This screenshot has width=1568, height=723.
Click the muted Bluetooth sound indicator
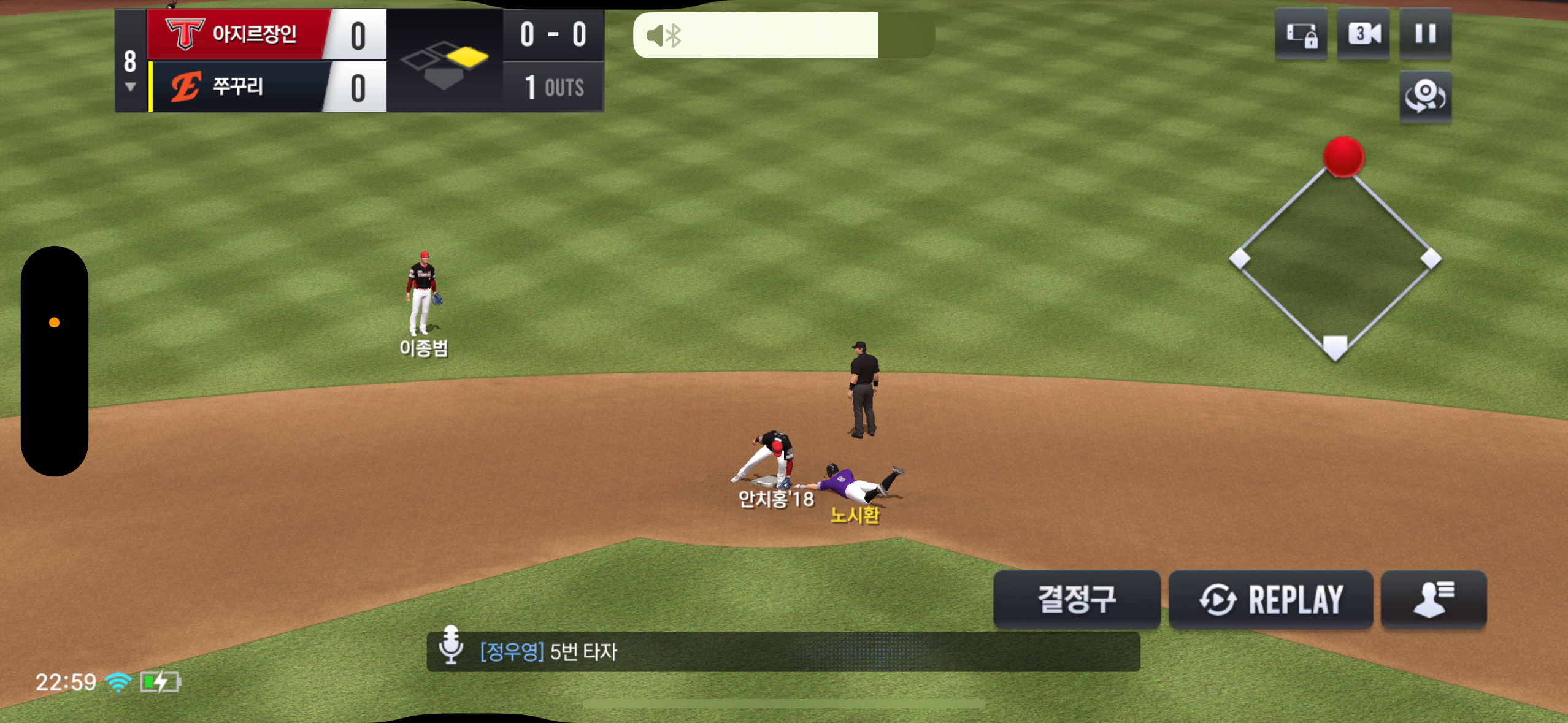pos(664,36)
